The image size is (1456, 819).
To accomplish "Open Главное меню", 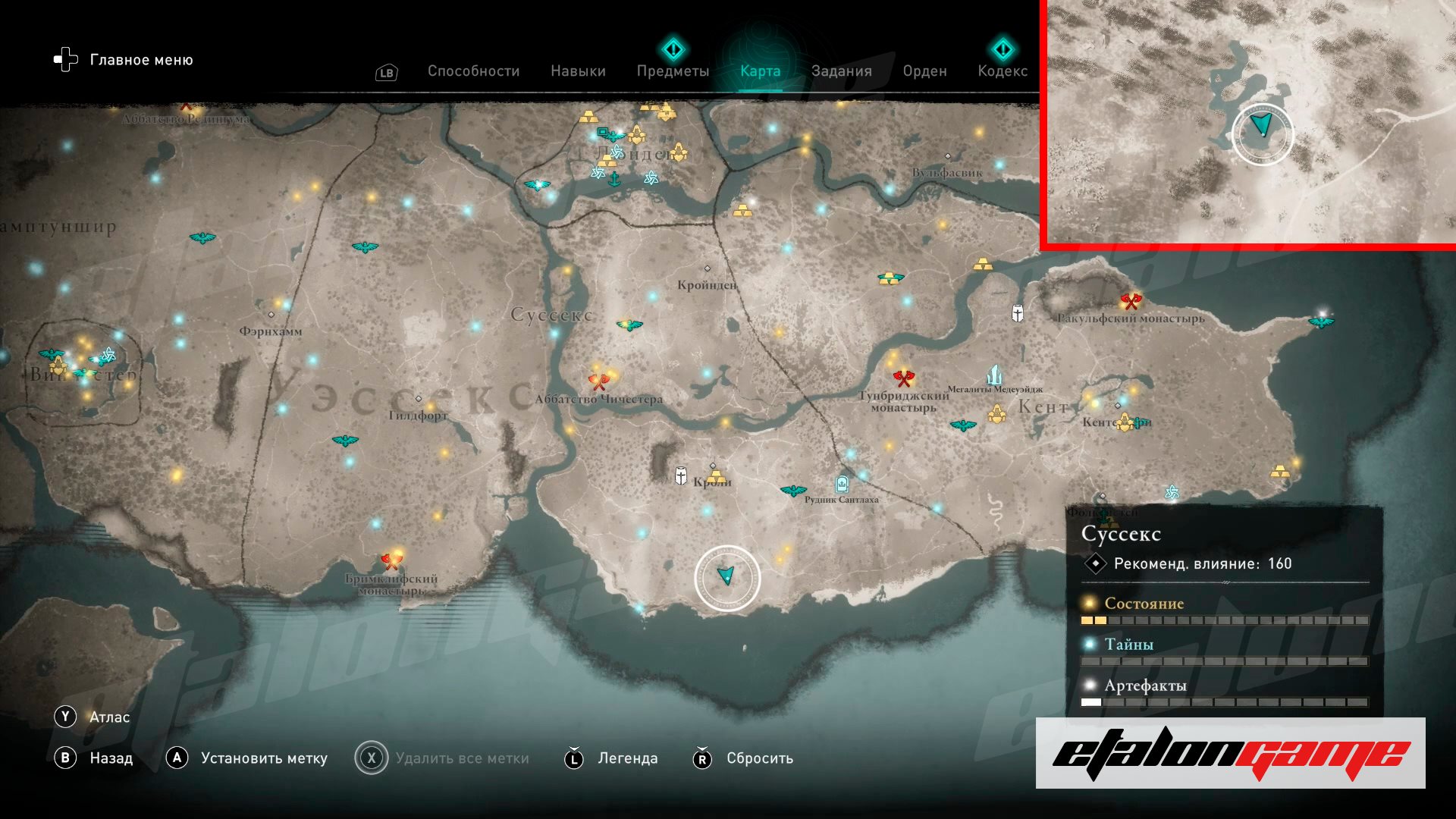I will click(124, 60).
